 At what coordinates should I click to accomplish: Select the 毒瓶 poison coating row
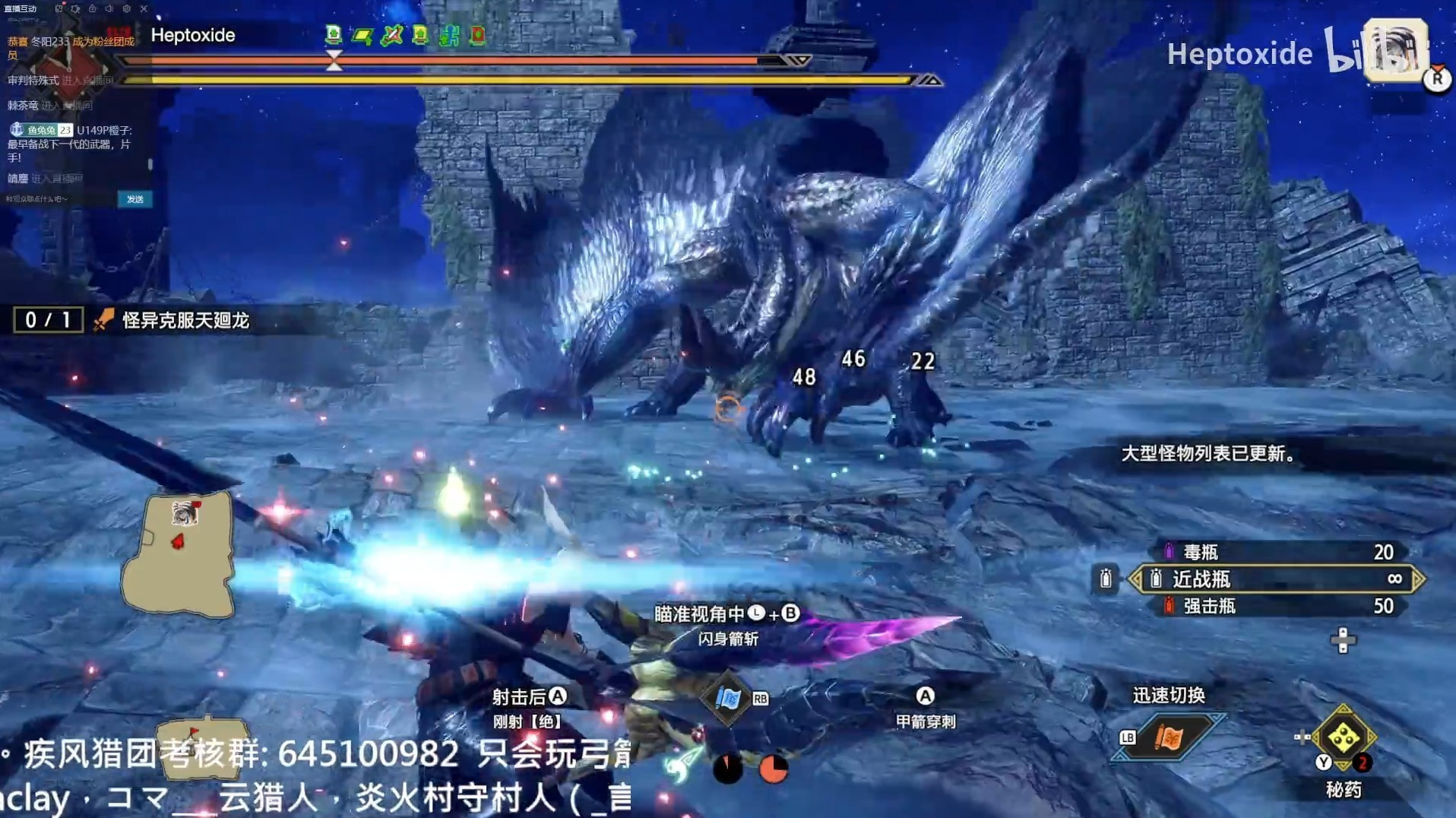pos(1277,552)
